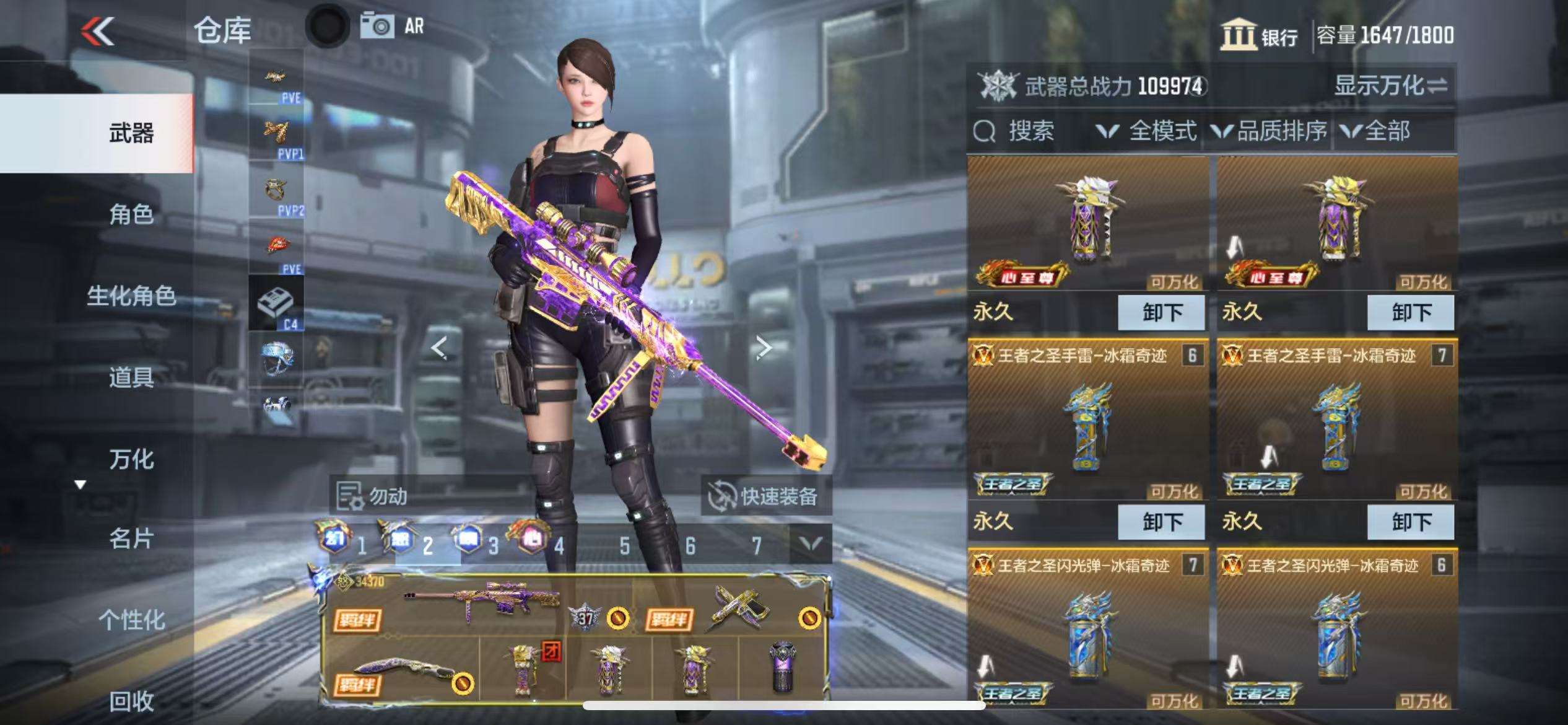Open the 全部 category dropdown
1568x725 pixels.
1375,131
